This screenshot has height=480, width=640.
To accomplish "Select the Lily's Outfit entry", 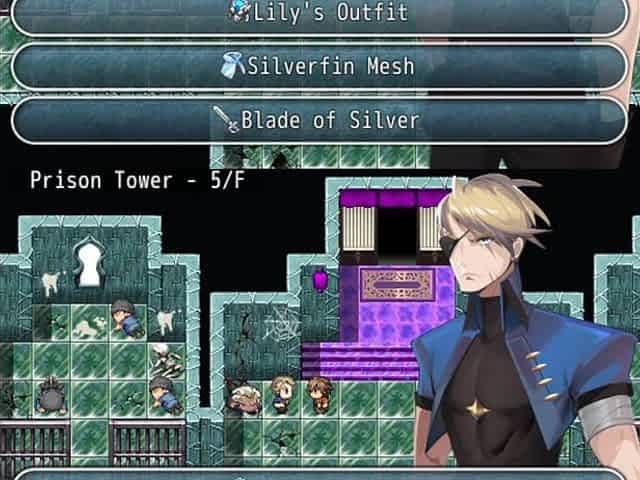I will [x=318, y=14].
